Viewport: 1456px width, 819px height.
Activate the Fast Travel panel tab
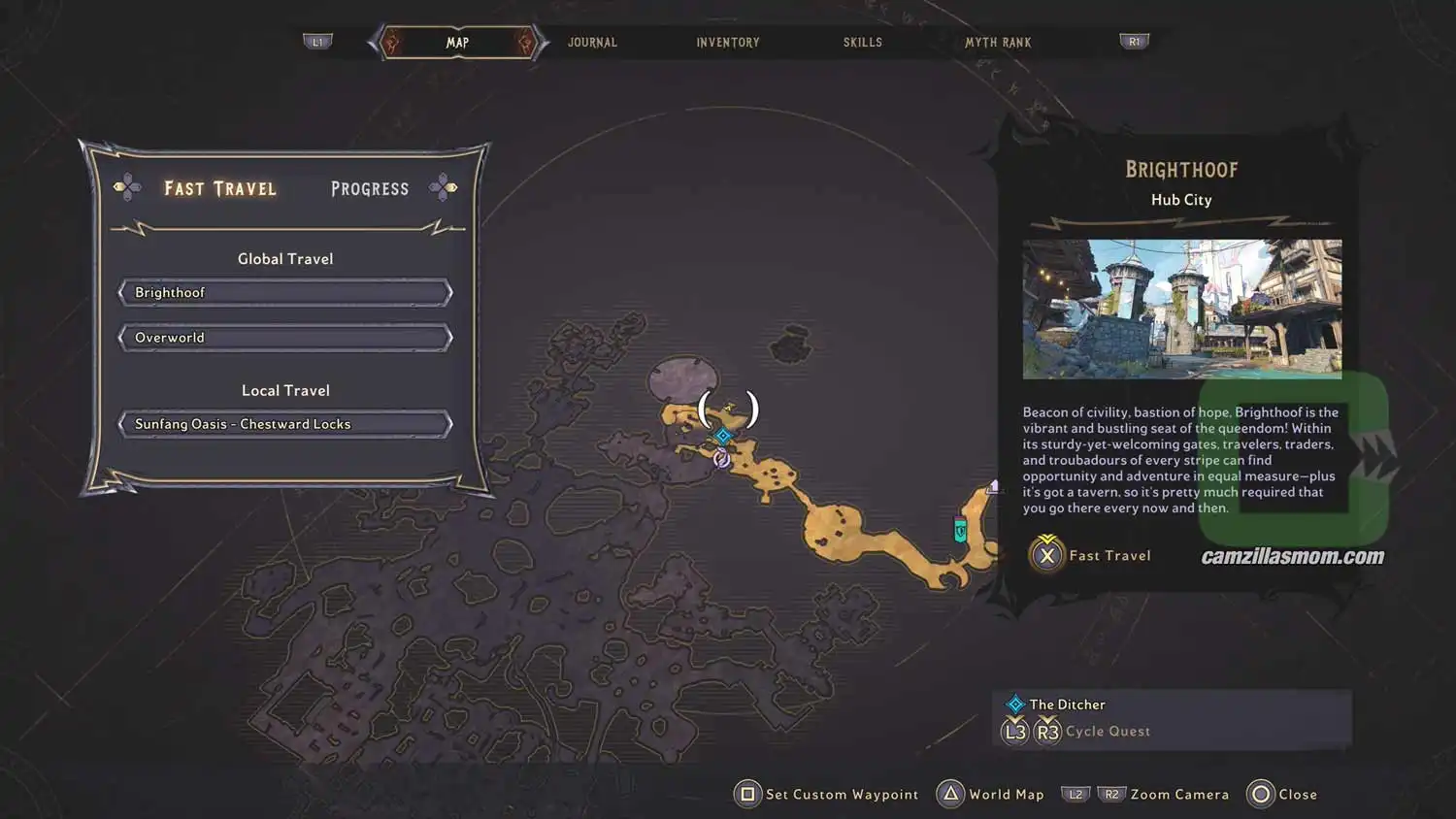coord(220,188)
